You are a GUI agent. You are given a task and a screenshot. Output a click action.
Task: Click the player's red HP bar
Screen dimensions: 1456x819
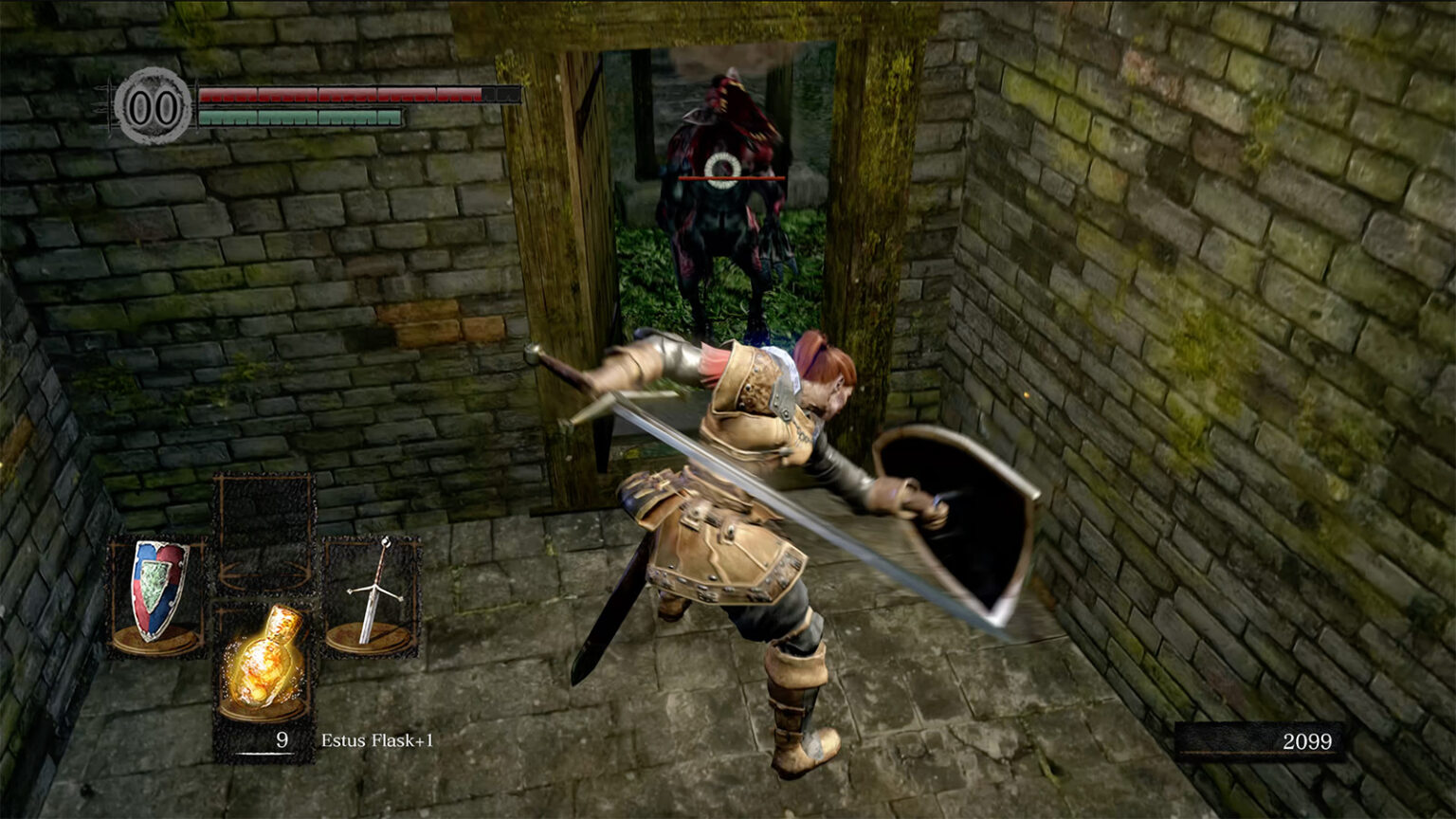[337, 94]
